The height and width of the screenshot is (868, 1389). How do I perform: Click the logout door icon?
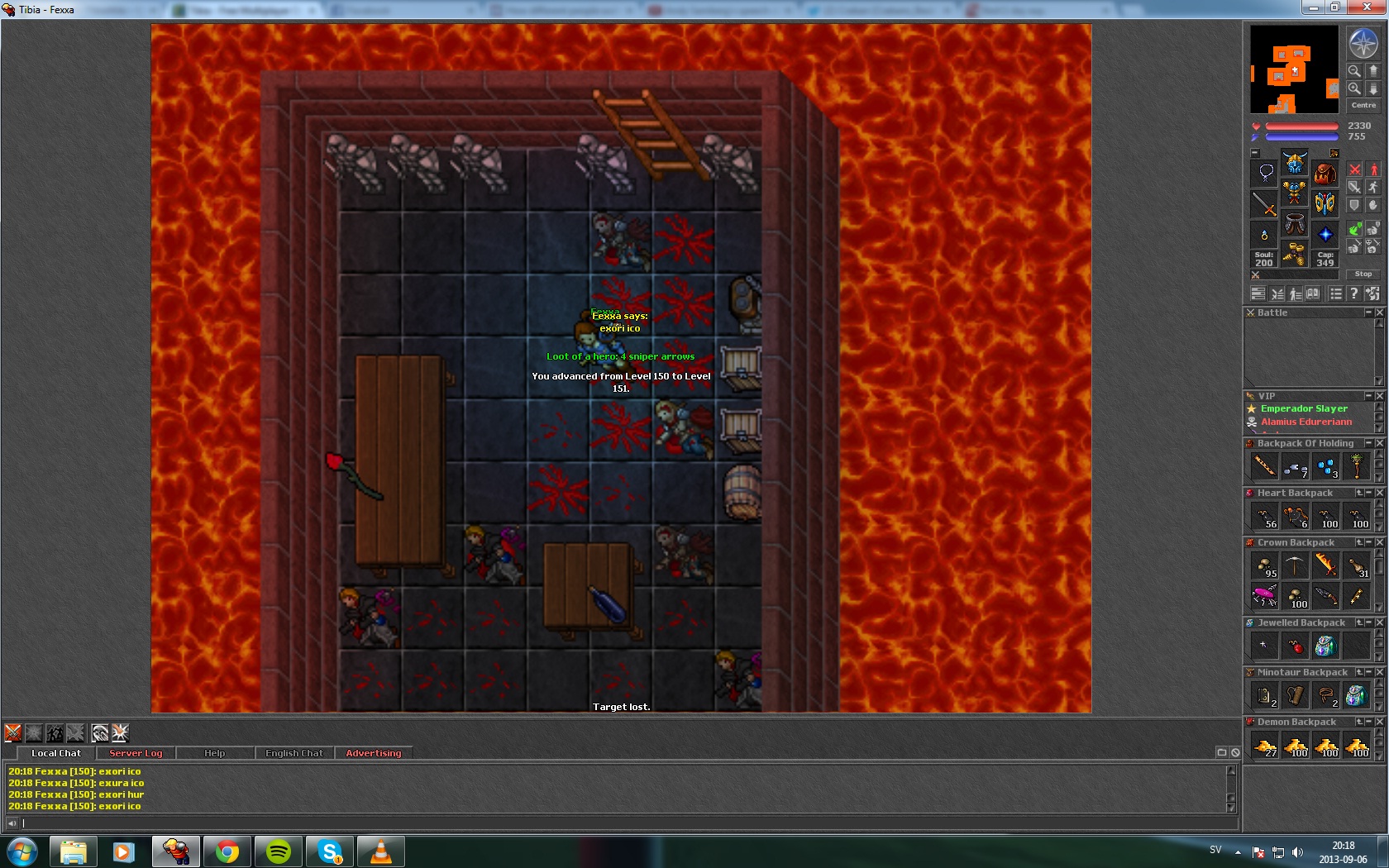1372,293
